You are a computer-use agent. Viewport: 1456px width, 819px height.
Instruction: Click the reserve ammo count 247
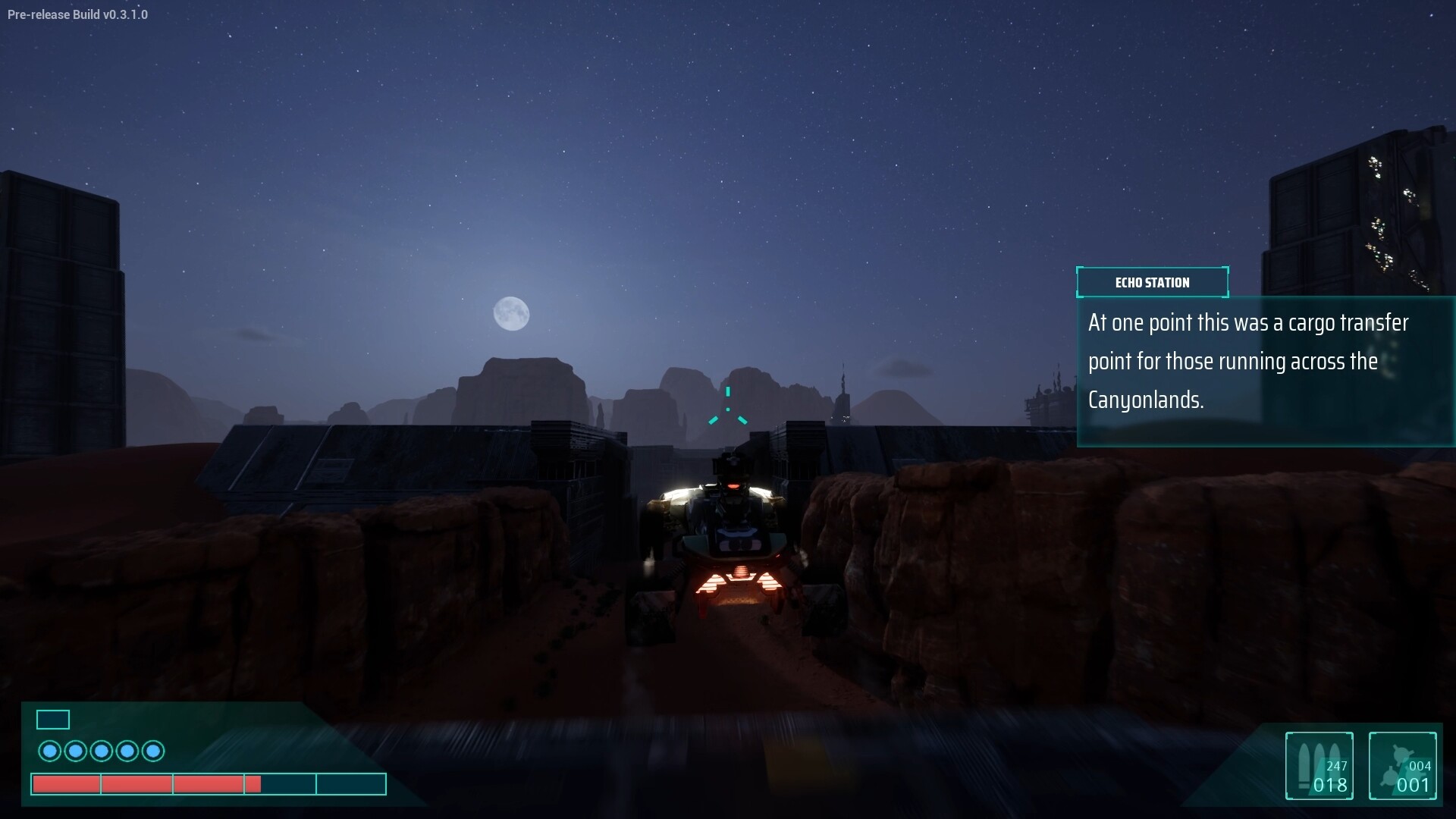tap(1335, 767)
